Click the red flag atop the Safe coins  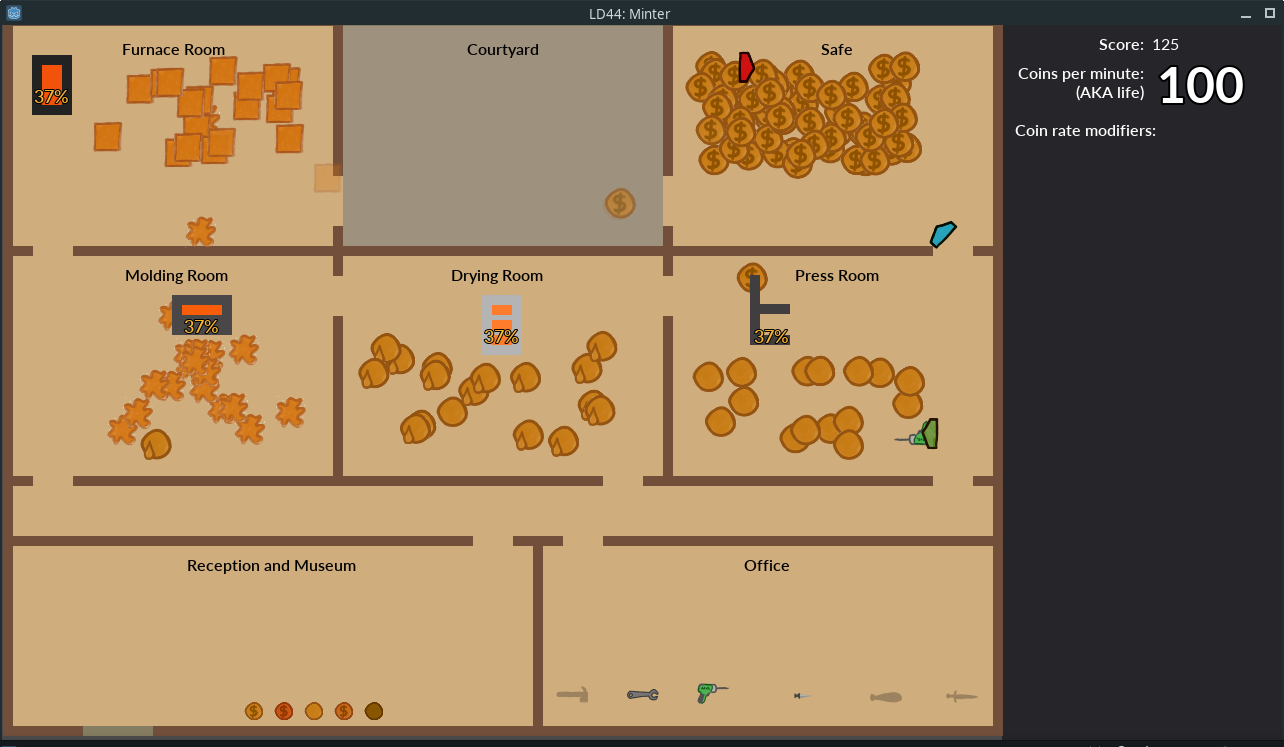745,67
